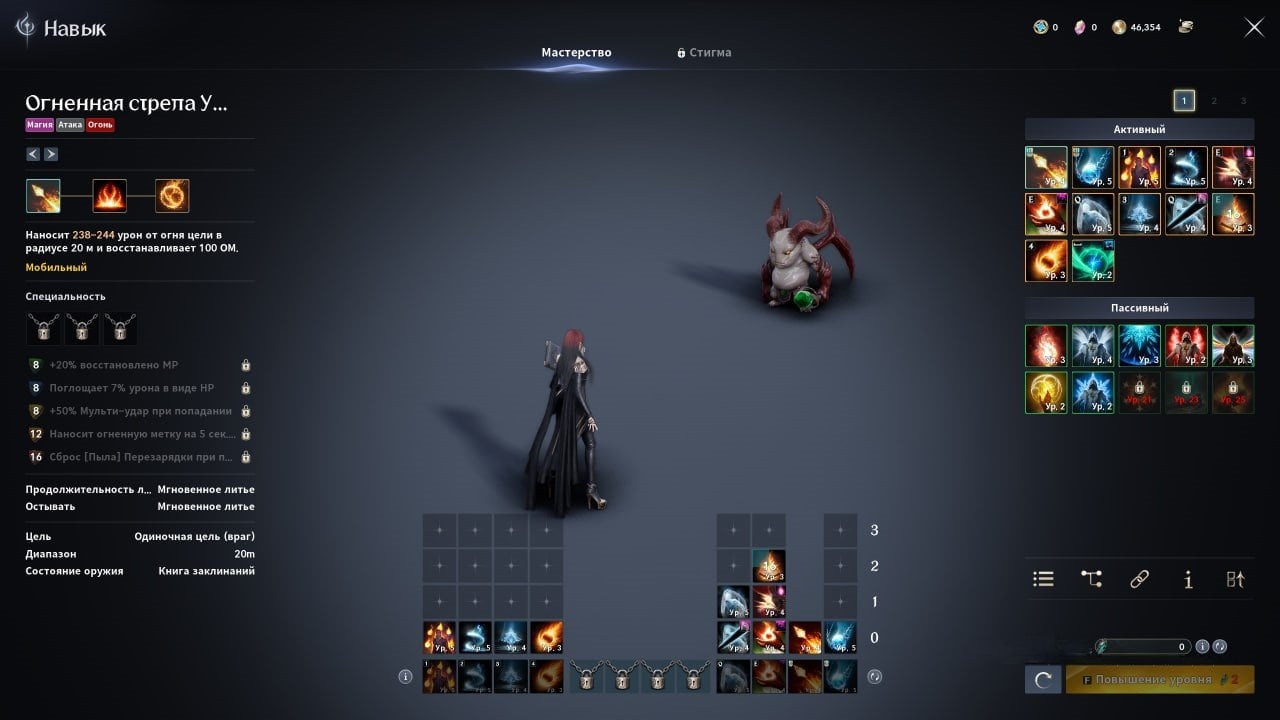Image resolution: width=1280 pixels, height=720 pixels.
Task: Switch to the Стигма tab
Action: coord(705,52)
